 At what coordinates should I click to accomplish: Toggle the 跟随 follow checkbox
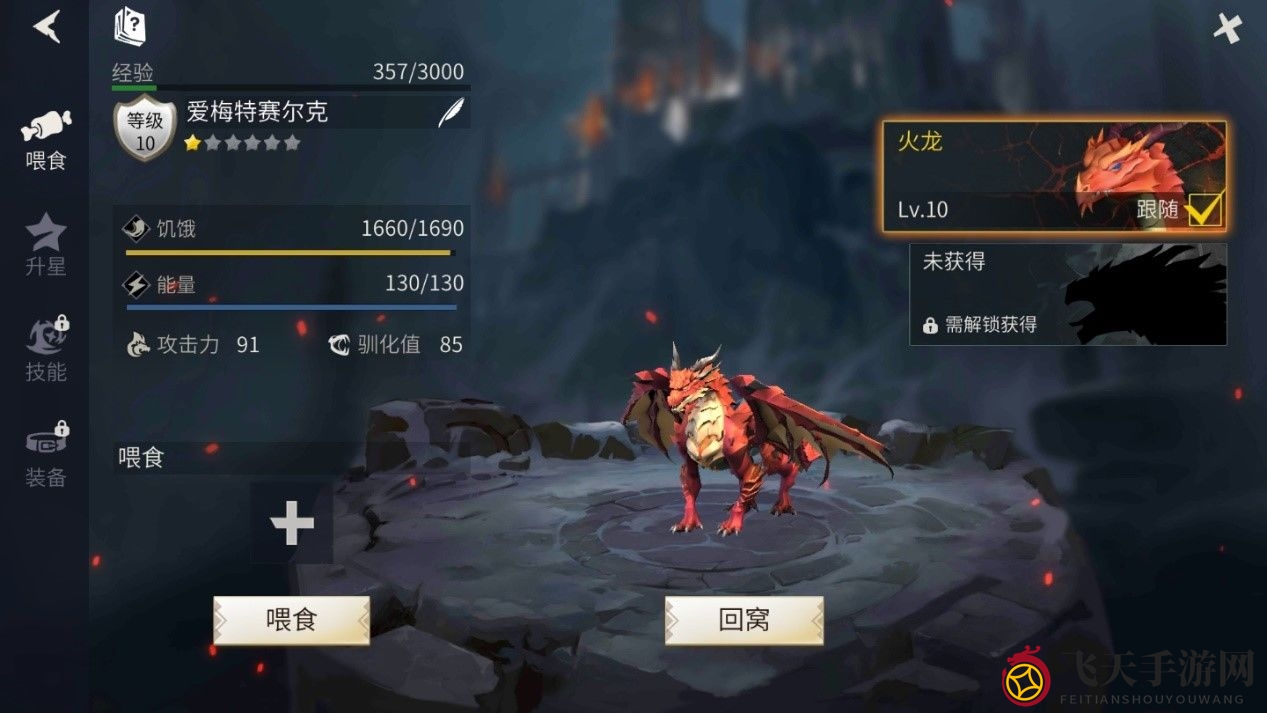point(1204,209)
